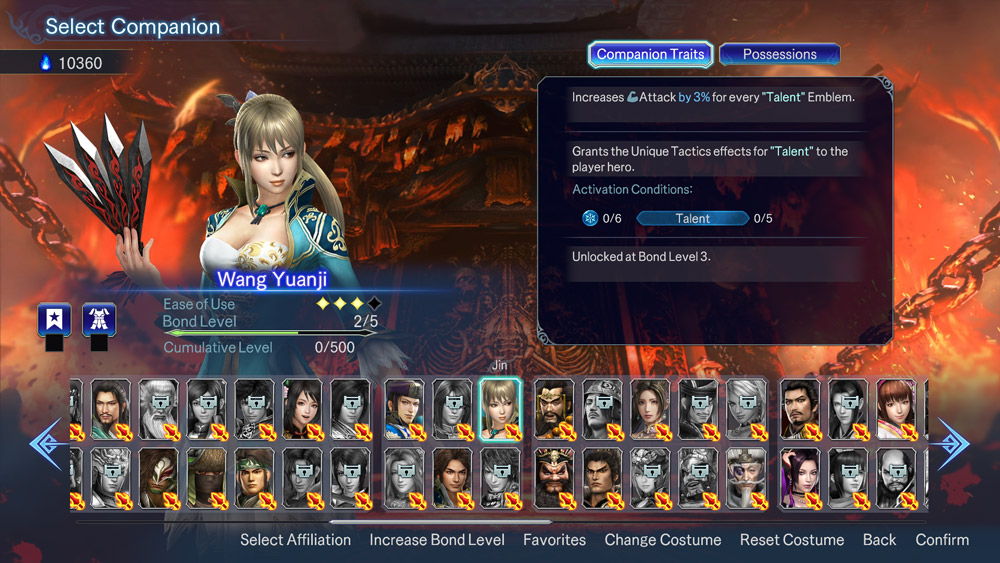Click Increase Bond Level
The width and height of the screenshot is (1000, 563).
pyautogui.click(x=437, y=539)
